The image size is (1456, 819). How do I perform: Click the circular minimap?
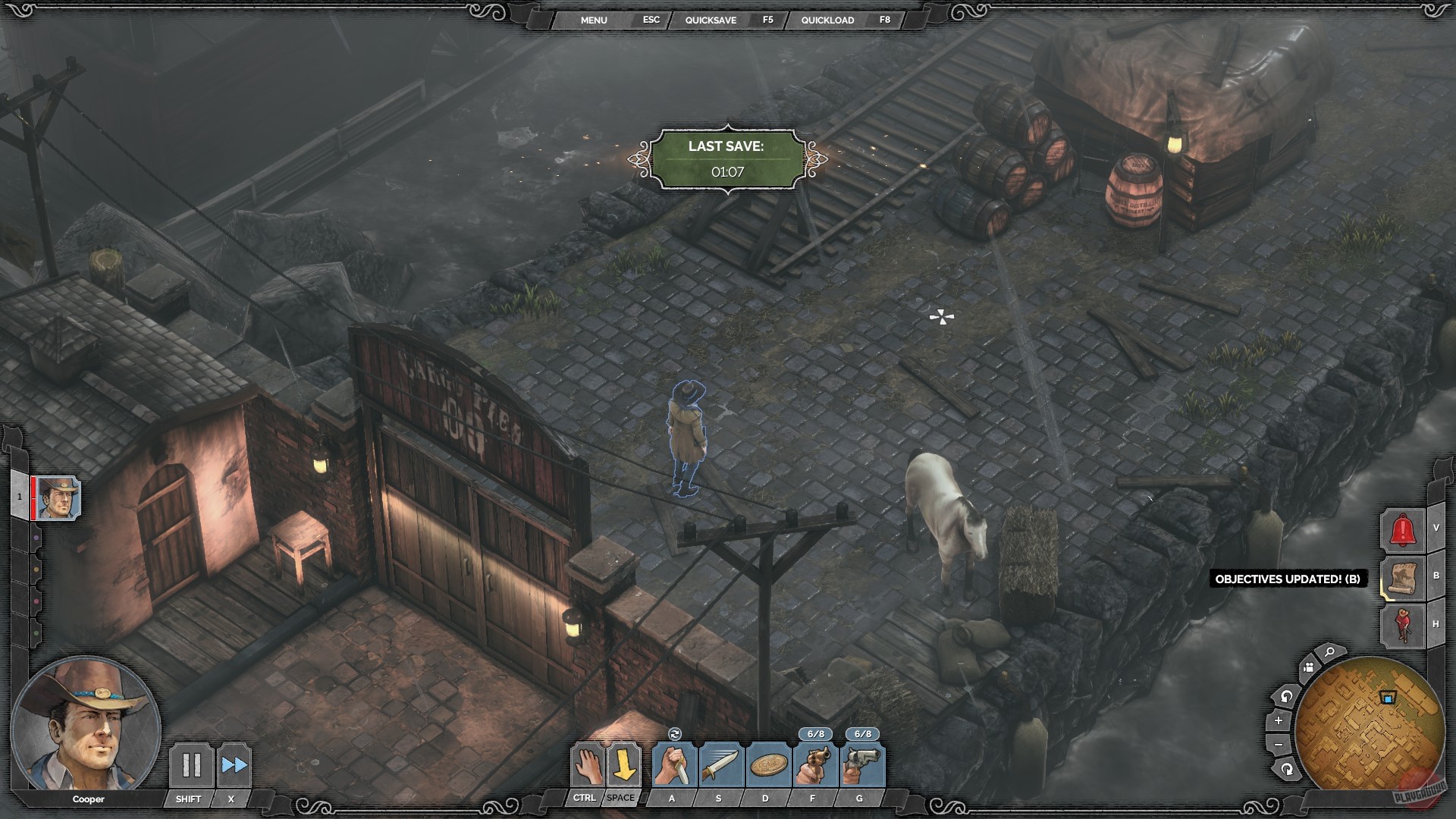pyautogui.click(x=1367, y=726)
